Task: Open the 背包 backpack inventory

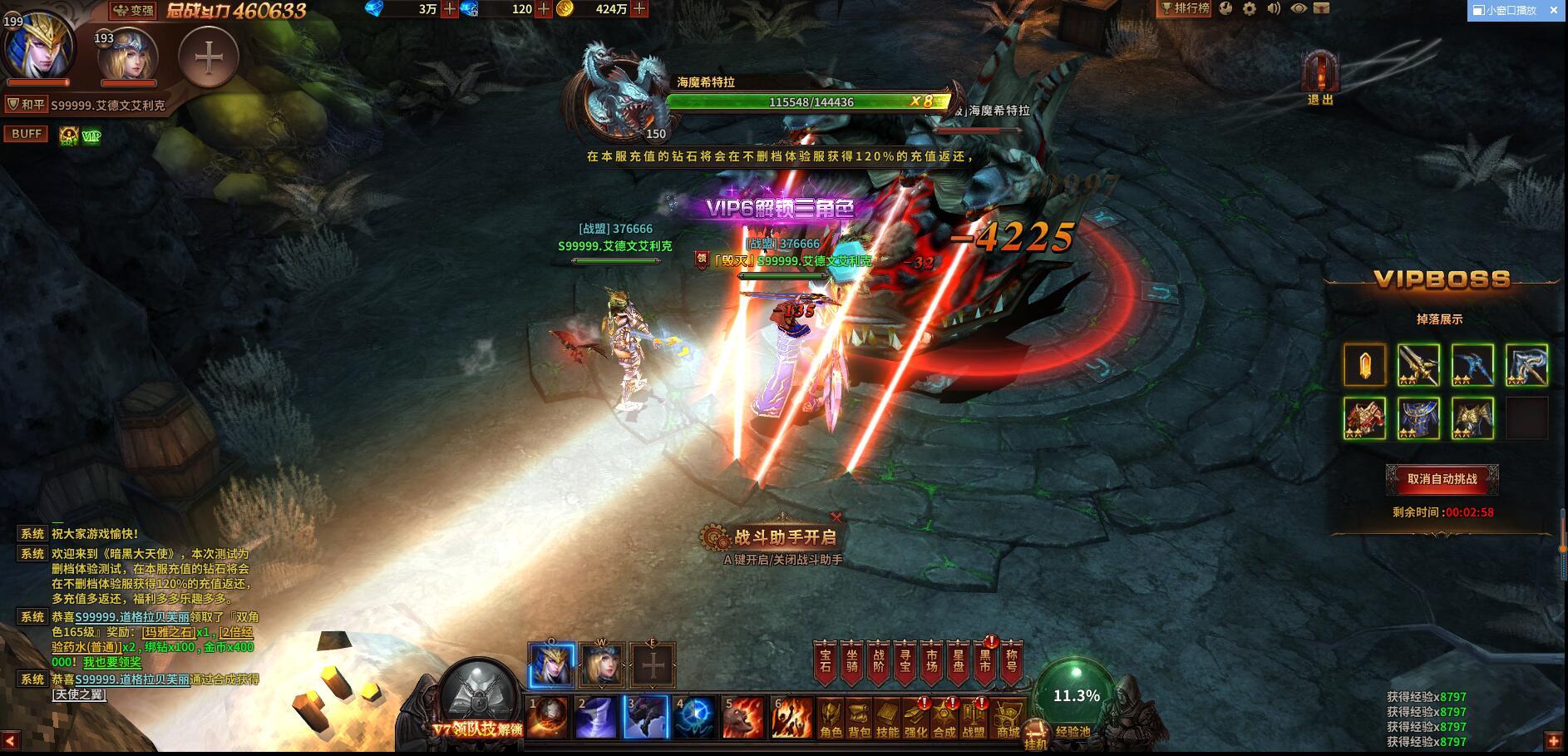Action: (x=859, y=719)
